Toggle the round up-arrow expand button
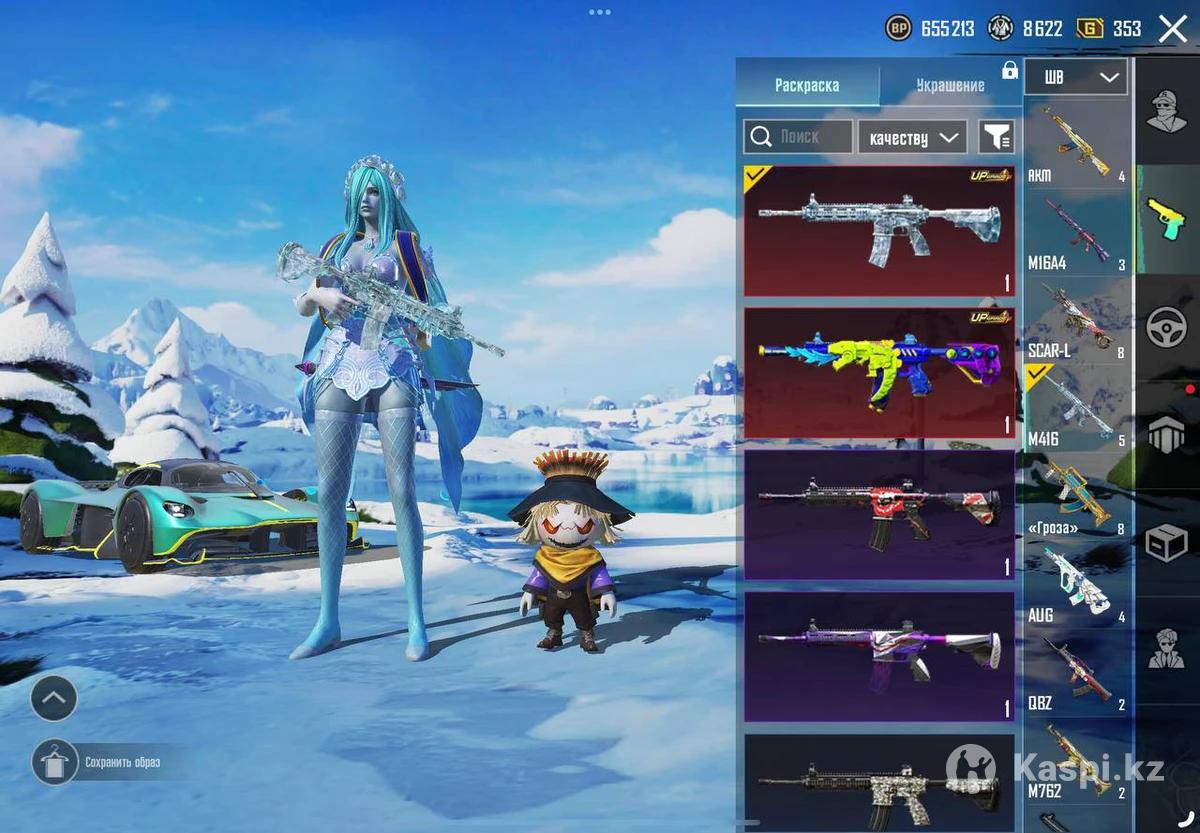Image resolution: width=1200 pixels, height=833 pixels. click(54, 698)
